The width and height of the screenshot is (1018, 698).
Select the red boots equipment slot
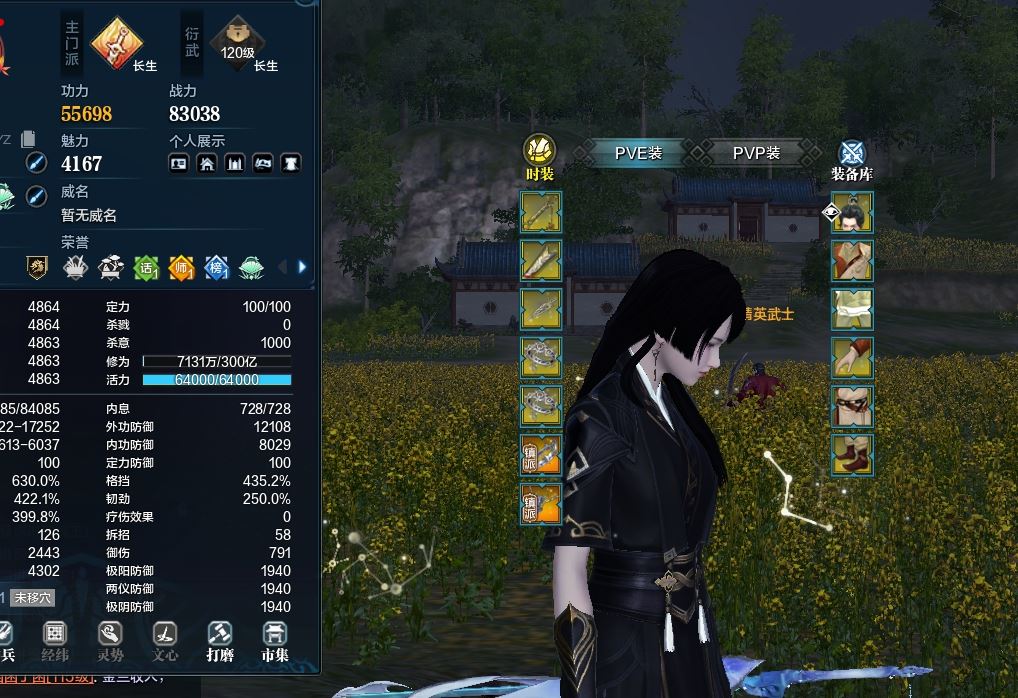point(852,454)
